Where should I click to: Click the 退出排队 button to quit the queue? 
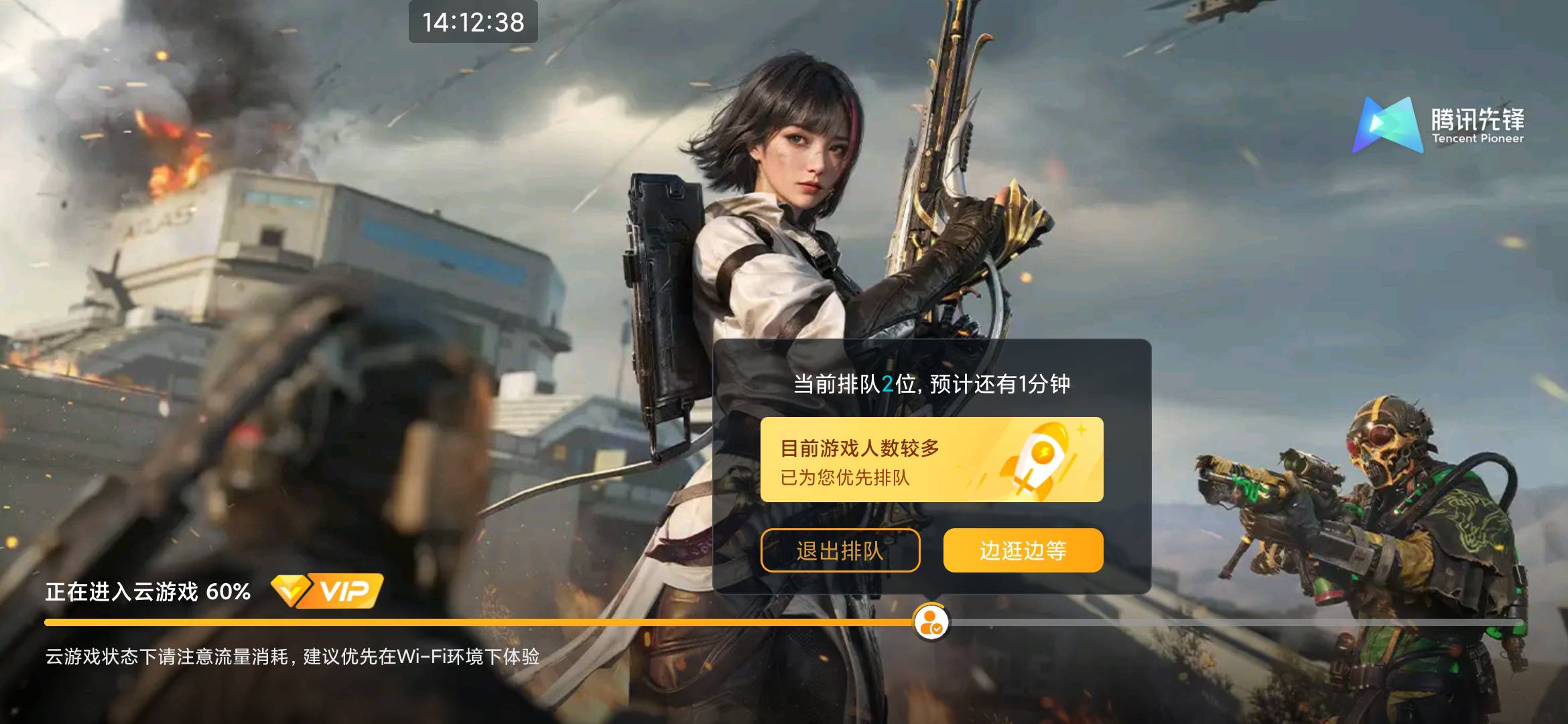pyautogui.click(x=840, y=549)
